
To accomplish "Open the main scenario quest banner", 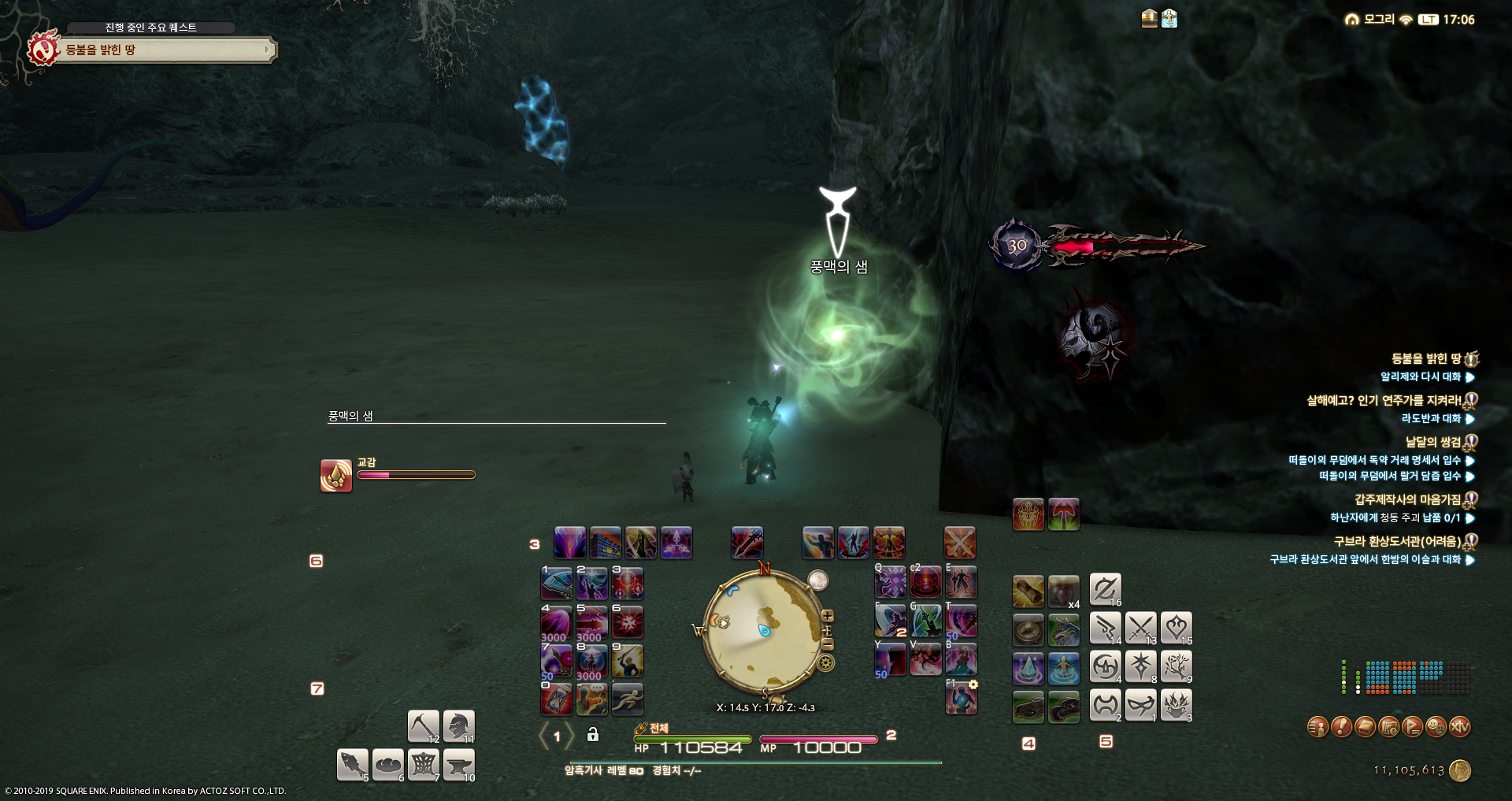I will (x=165, y=50).
